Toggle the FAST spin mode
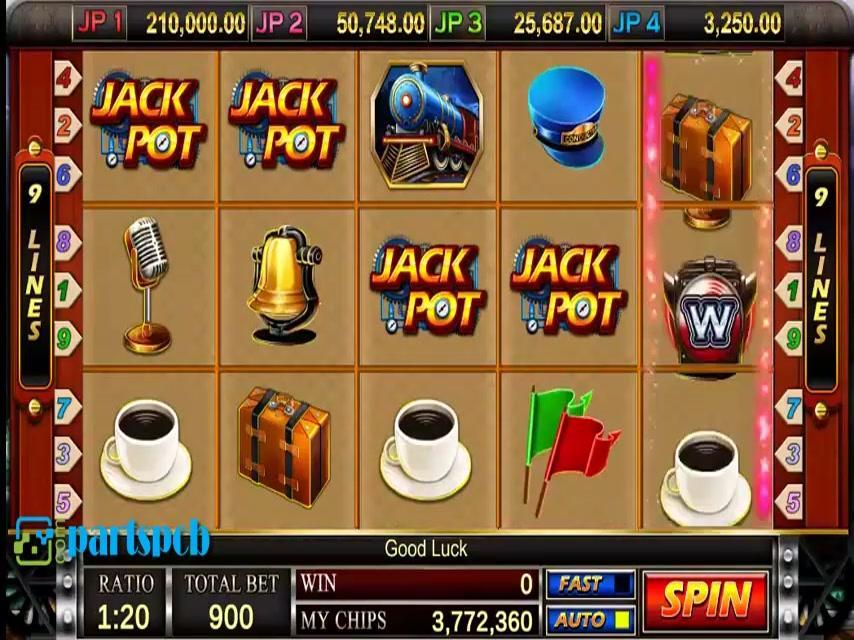 point(590,584)
